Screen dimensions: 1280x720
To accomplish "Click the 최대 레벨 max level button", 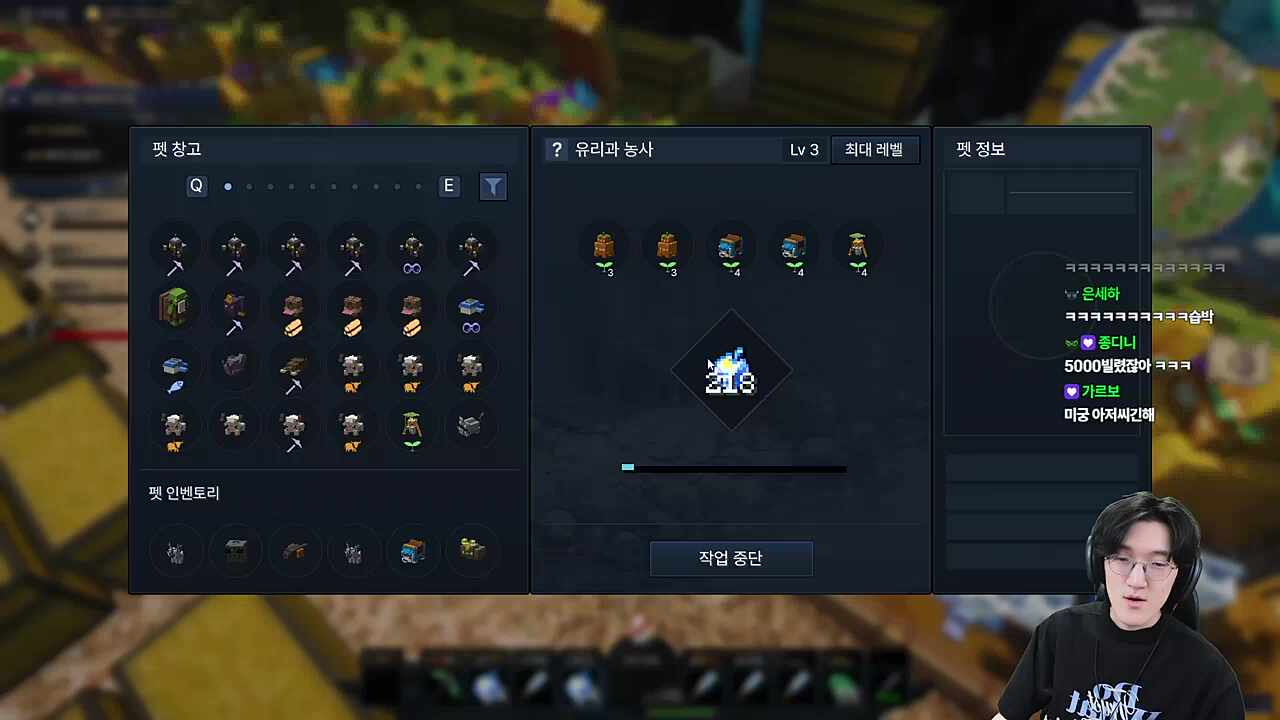I will 874,150.
